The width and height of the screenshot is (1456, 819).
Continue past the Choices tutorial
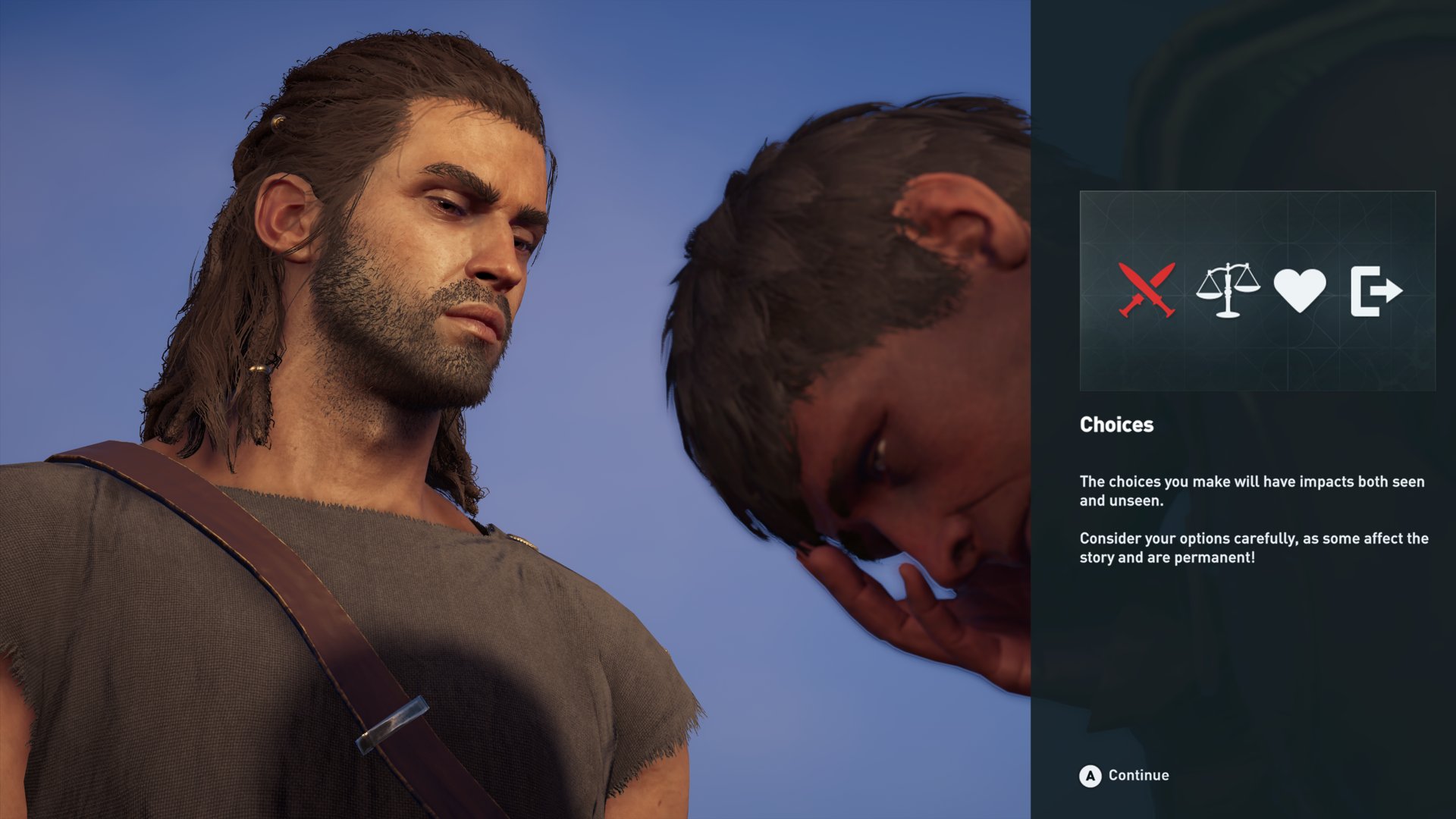(x=1124, y=775)
